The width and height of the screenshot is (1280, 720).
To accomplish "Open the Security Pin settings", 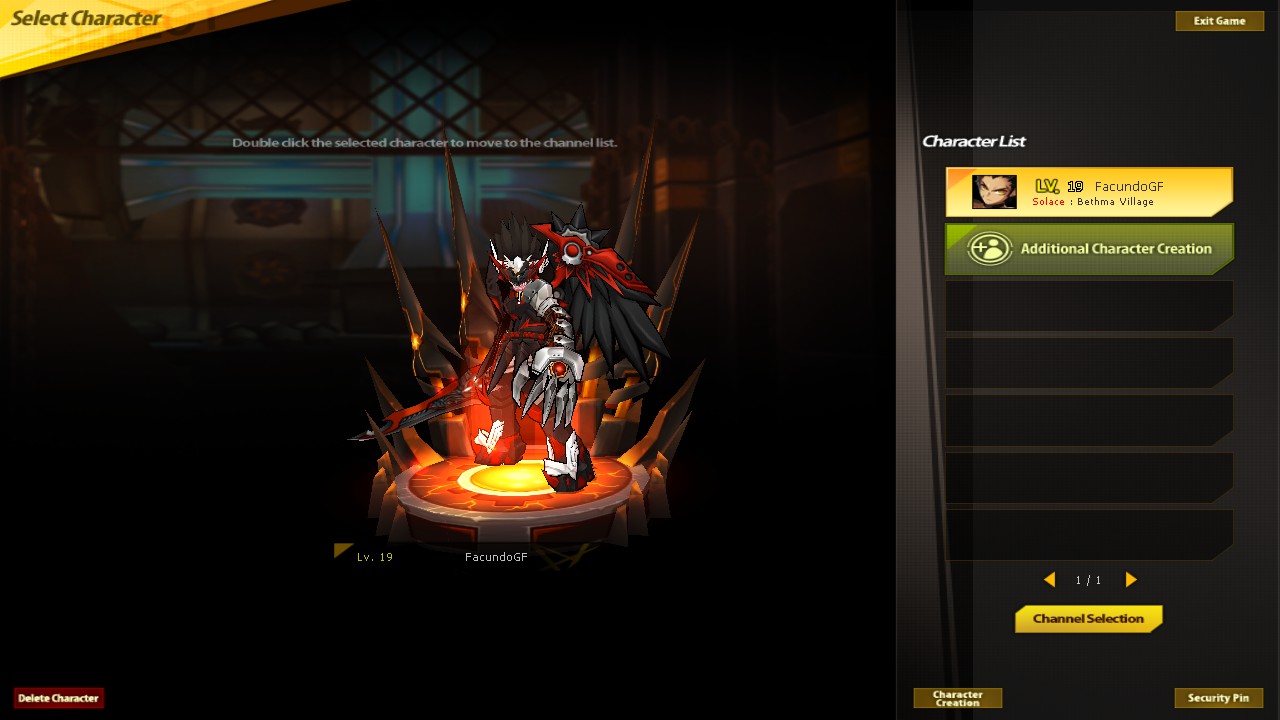I will (x=1219, y=697).
